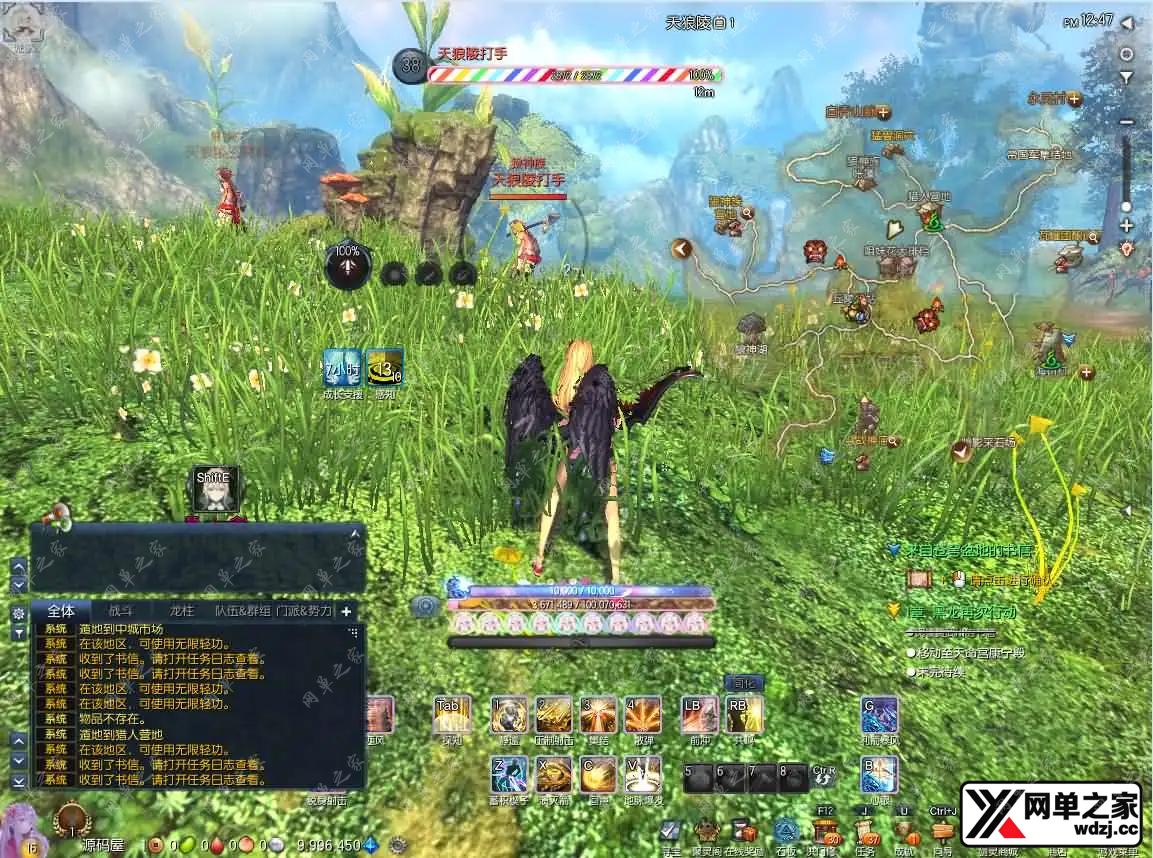Viewport: 1153px width, 858px height.
Task: Open the 石板 menu icon
Action: (786, 832)
